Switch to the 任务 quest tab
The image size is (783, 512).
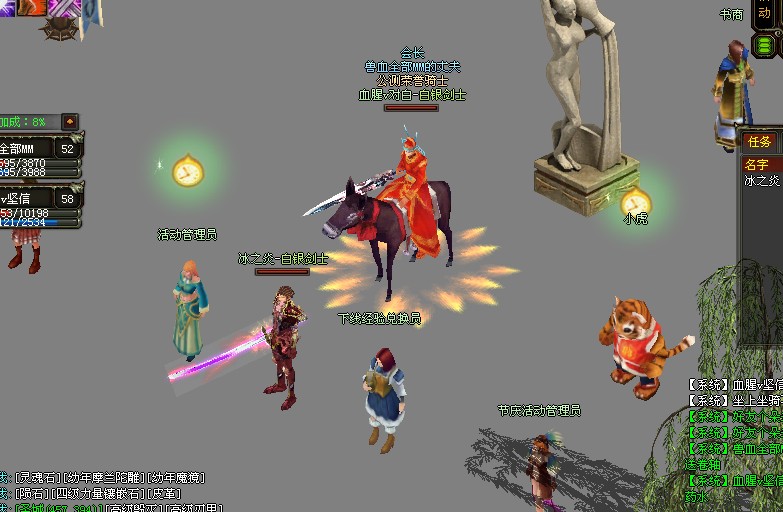759,142
